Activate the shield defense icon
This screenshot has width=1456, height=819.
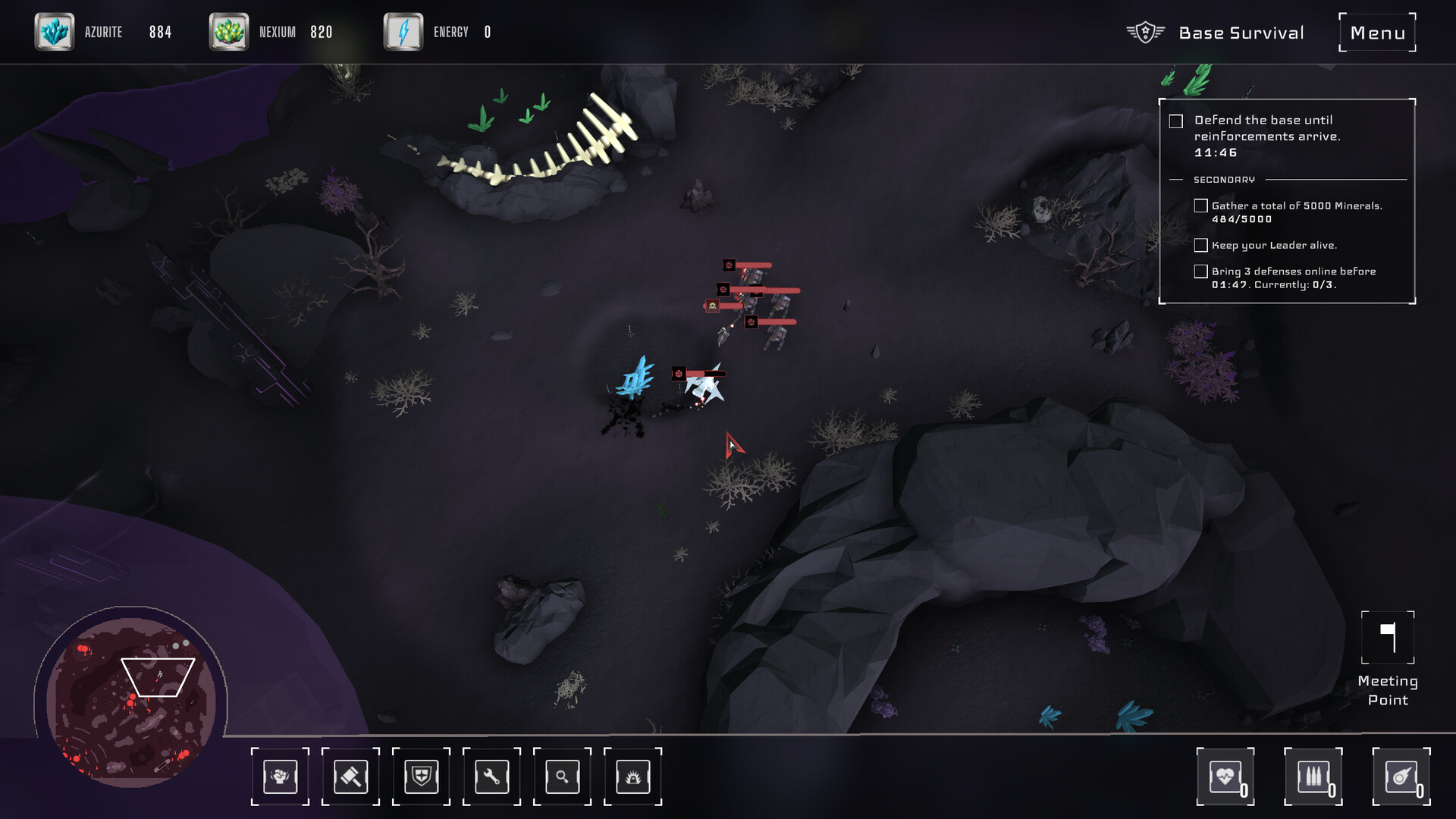coord(421,777)
